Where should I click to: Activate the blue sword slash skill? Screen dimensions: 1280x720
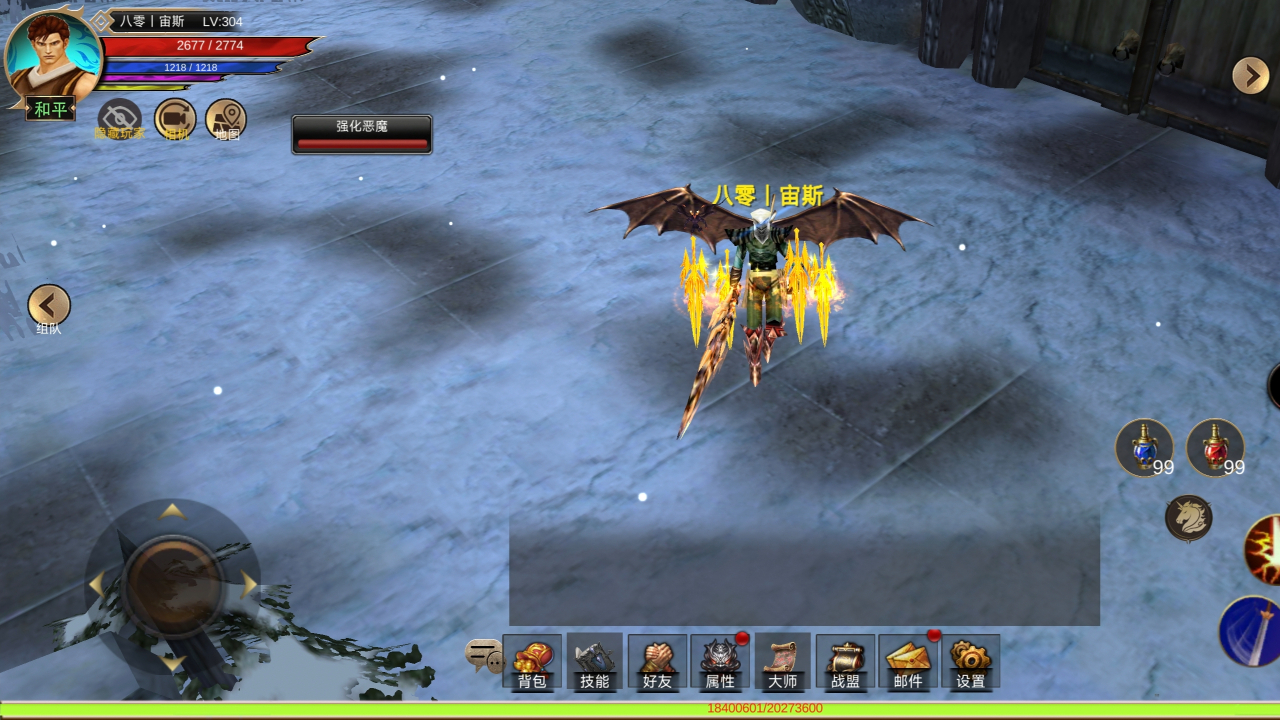click(x=1252, y=632)
